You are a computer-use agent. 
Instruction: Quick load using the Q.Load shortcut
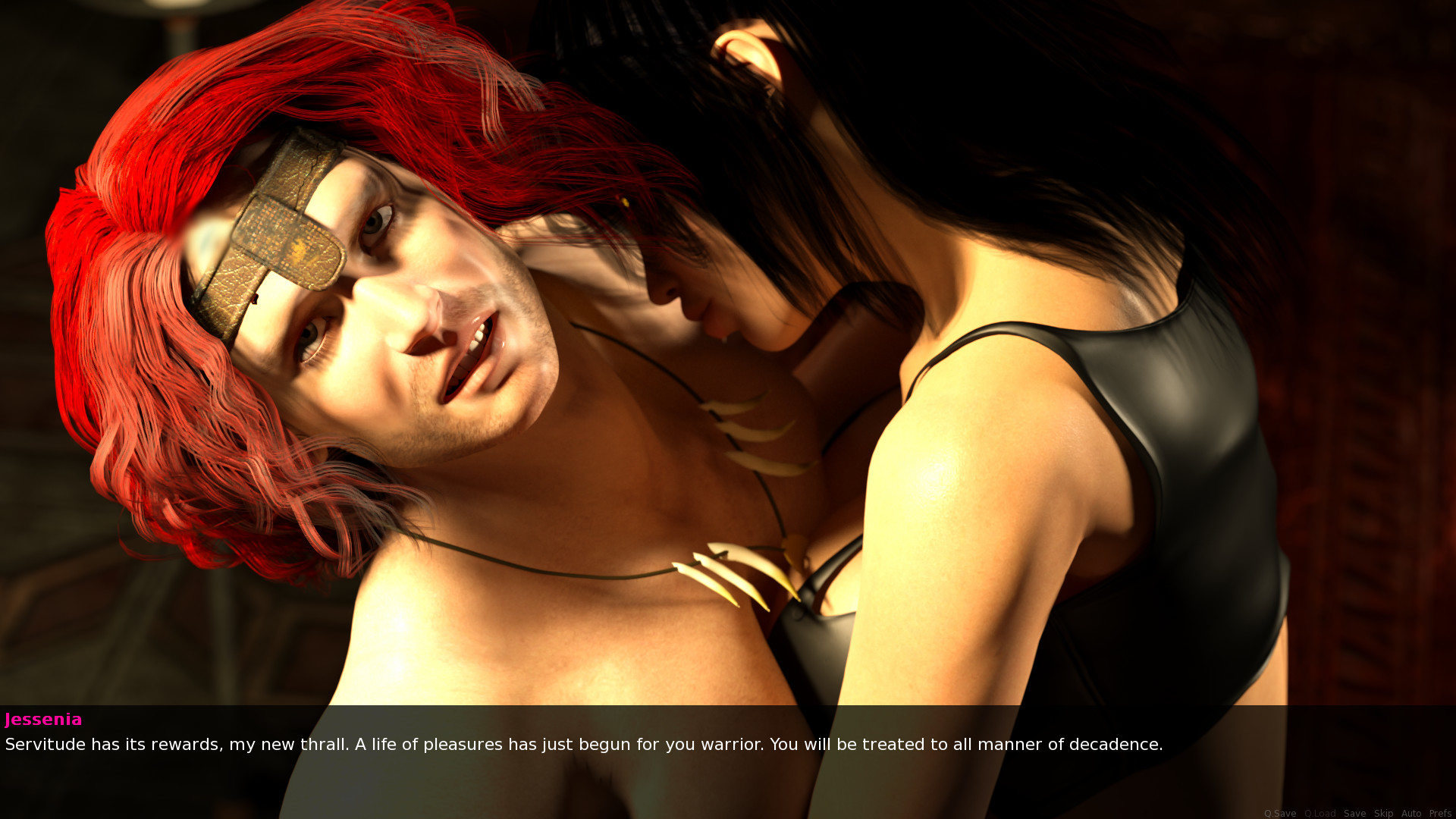tap(1320, 813)
